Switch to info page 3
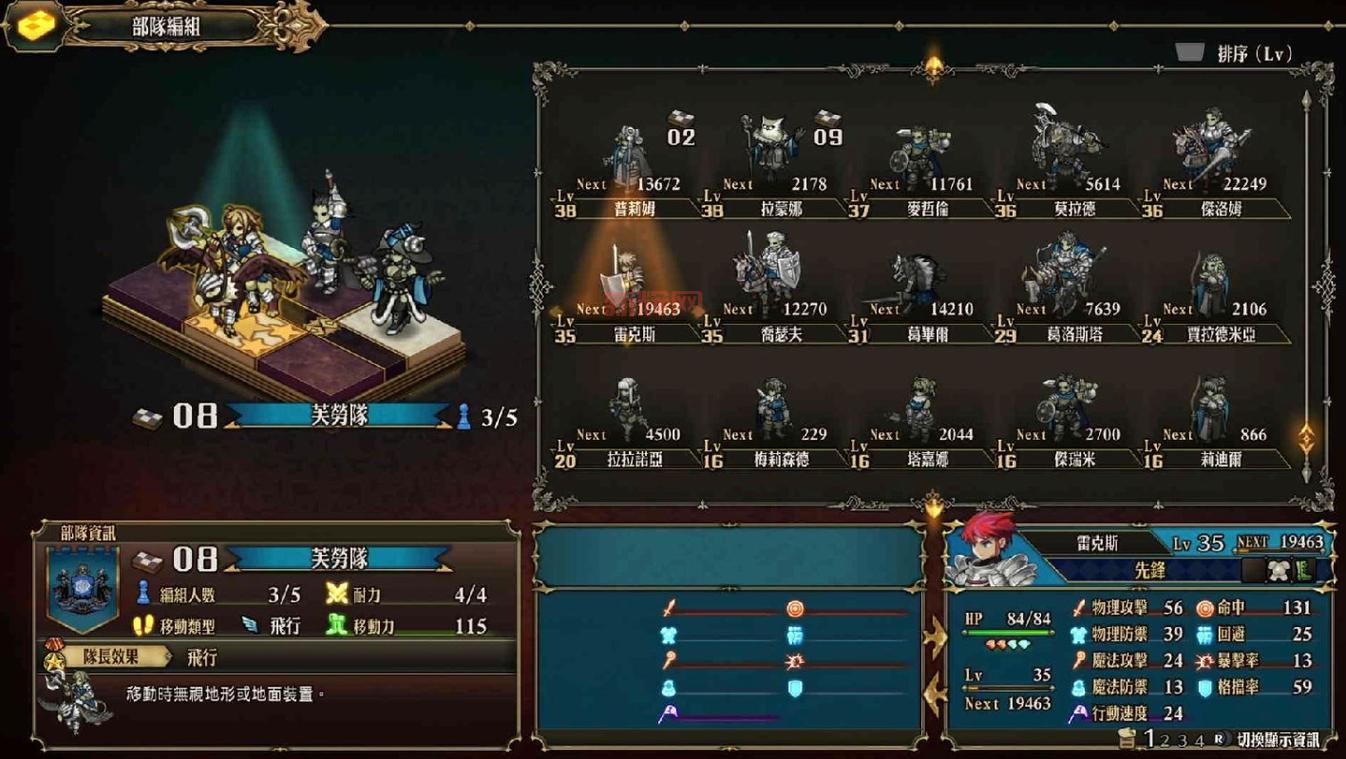Image resolution: width=1346 pixels, height=759 pixels. pyautogui.click(x=1181, y=741)
